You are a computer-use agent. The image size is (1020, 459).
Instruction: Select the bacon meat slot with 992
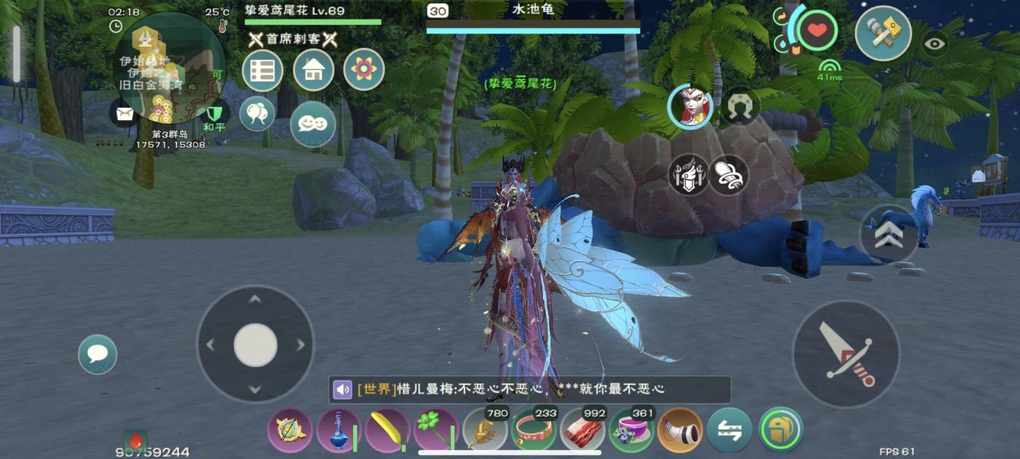tap(583, 430)
